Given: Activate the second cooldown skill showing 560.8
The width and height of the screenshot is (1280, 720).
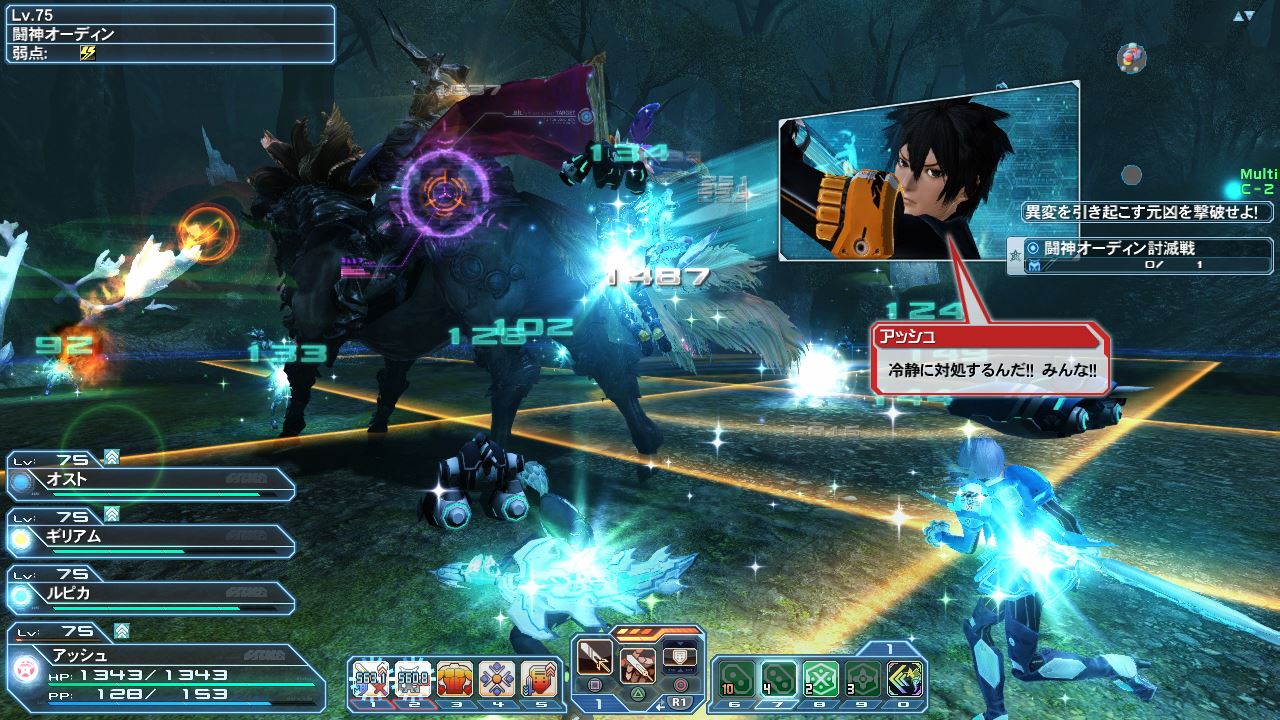Looking at the screenshot, I should pos(412,678).
